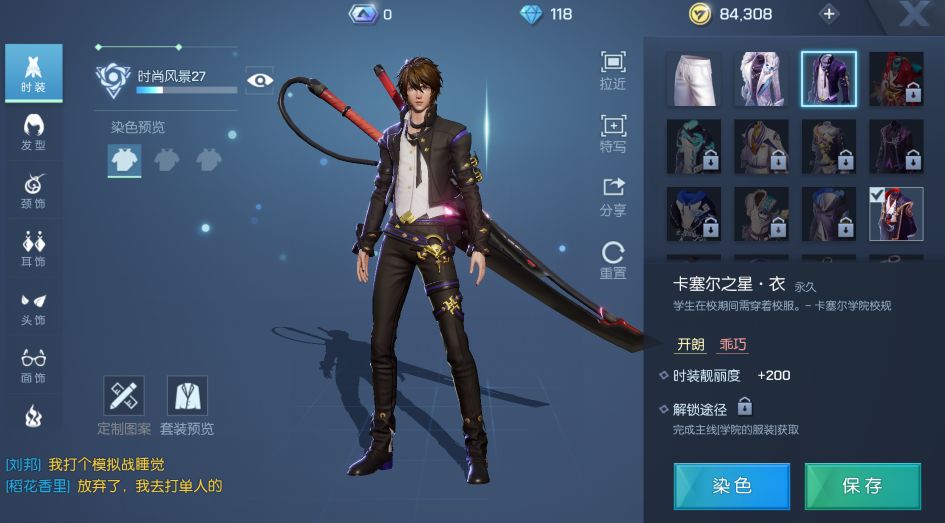The width and height of the screenshot is (945, 523).
Task: Toggle the eye visibility icon
Action: click(x=260, y=80)
